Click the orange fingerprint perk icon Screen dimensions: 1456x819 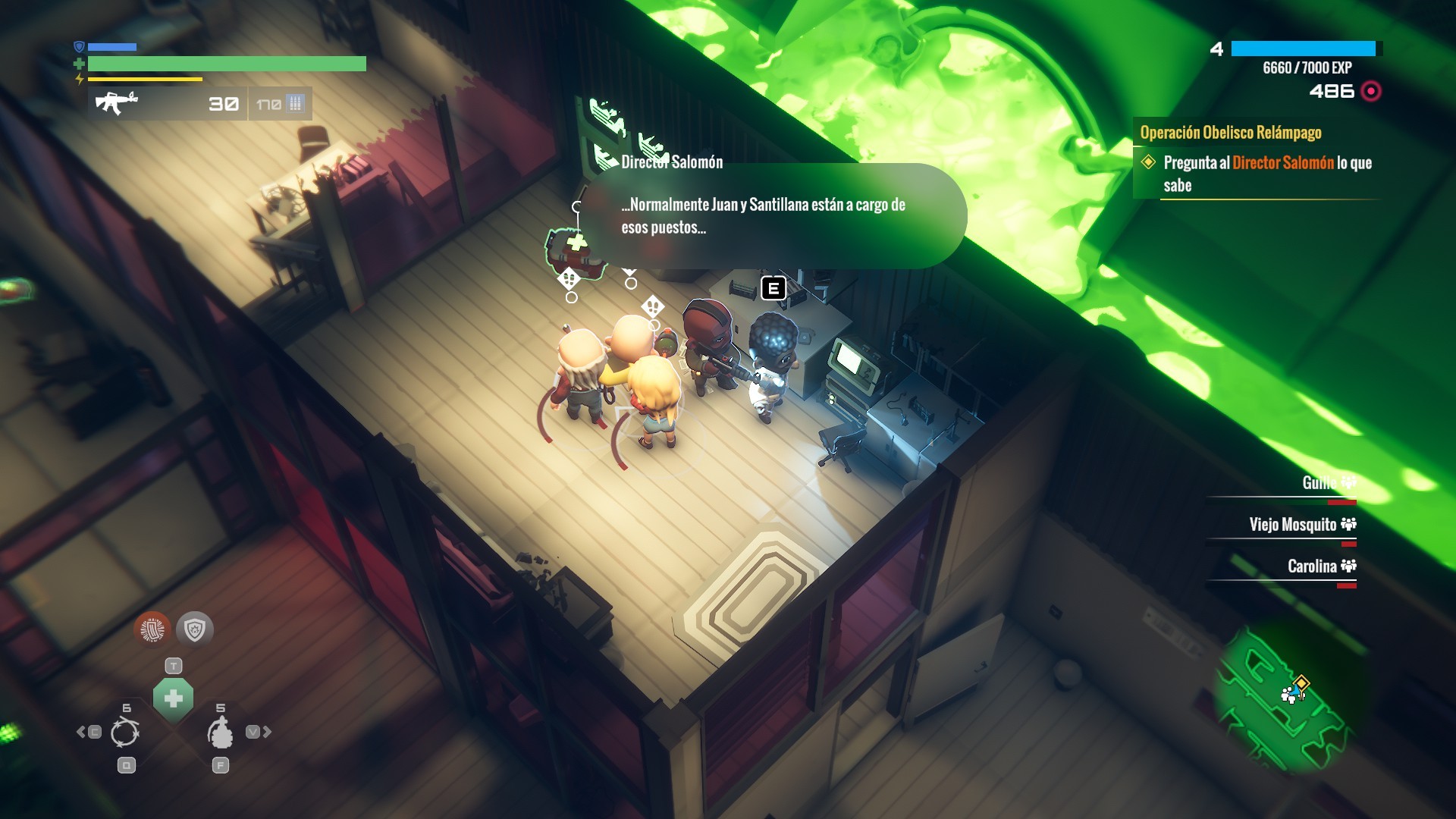click(x=152, y=629)
